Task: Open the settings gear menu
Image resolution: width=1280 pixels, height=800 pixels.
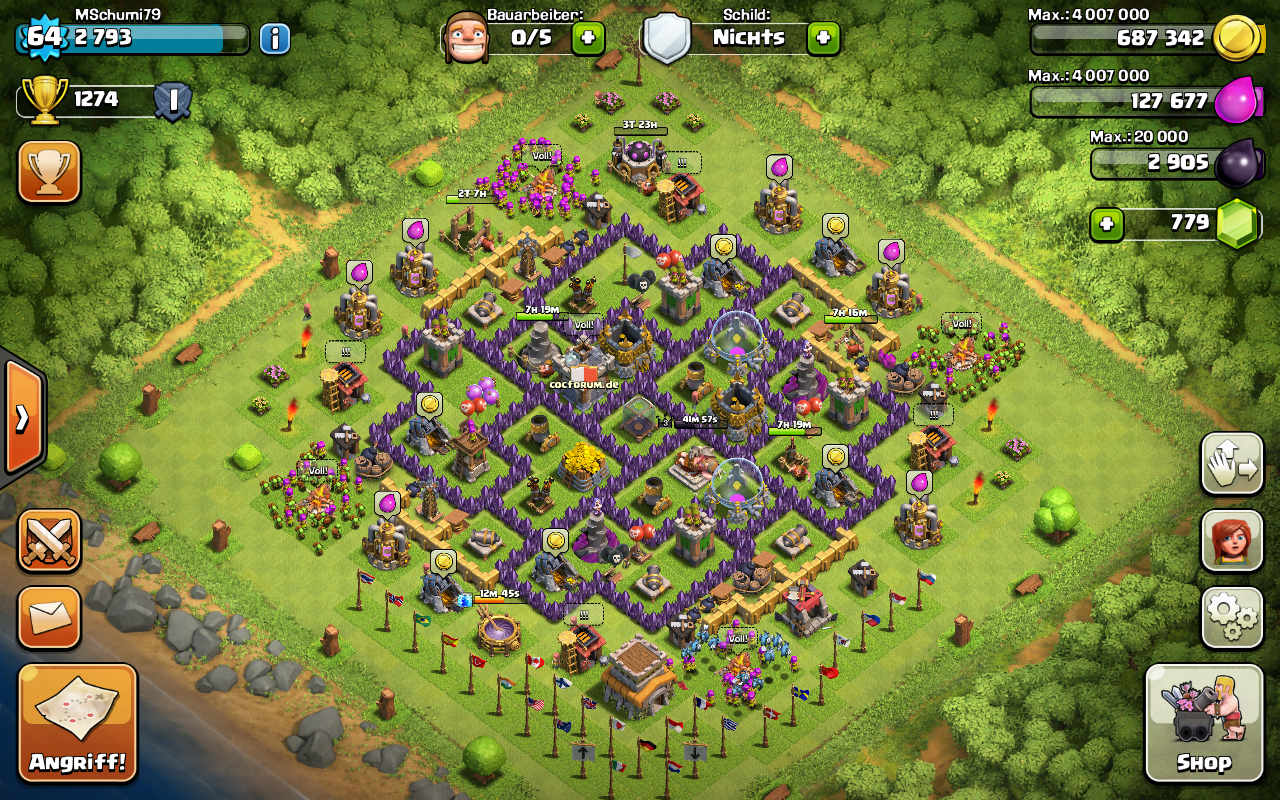Action: (x=1232, y=617)
